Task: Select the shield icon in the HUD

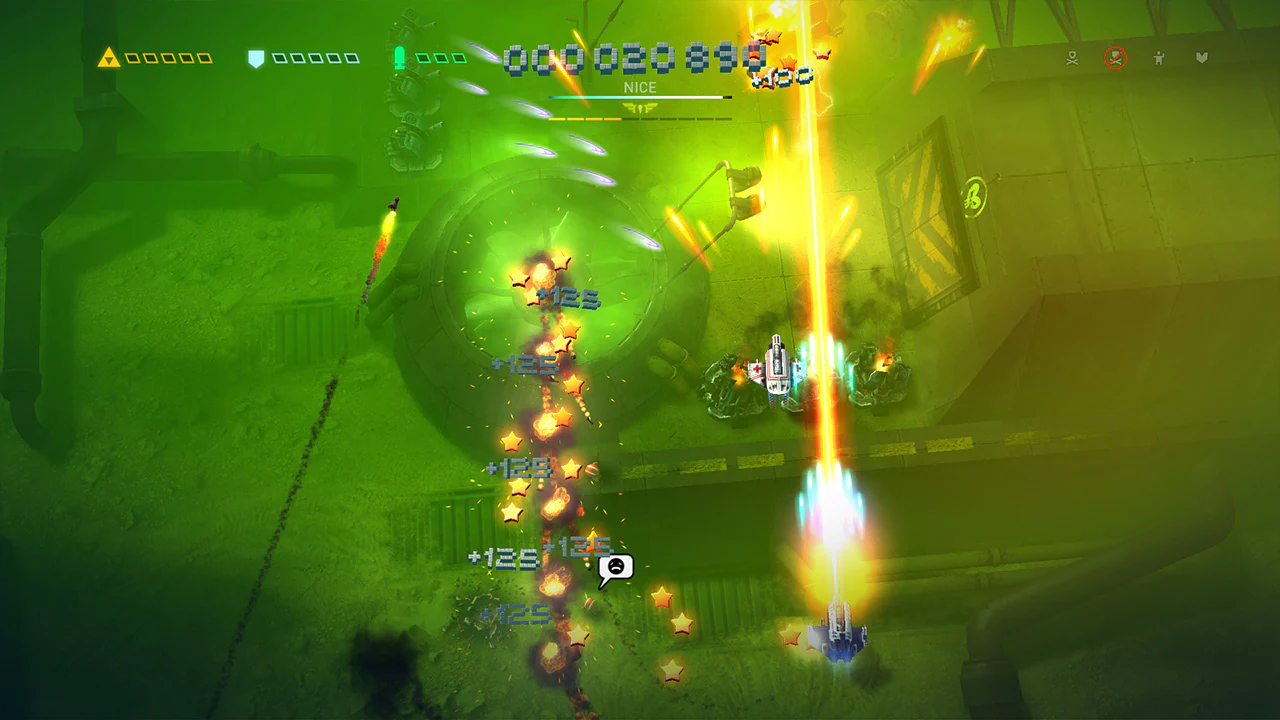Action: [255, 59]
